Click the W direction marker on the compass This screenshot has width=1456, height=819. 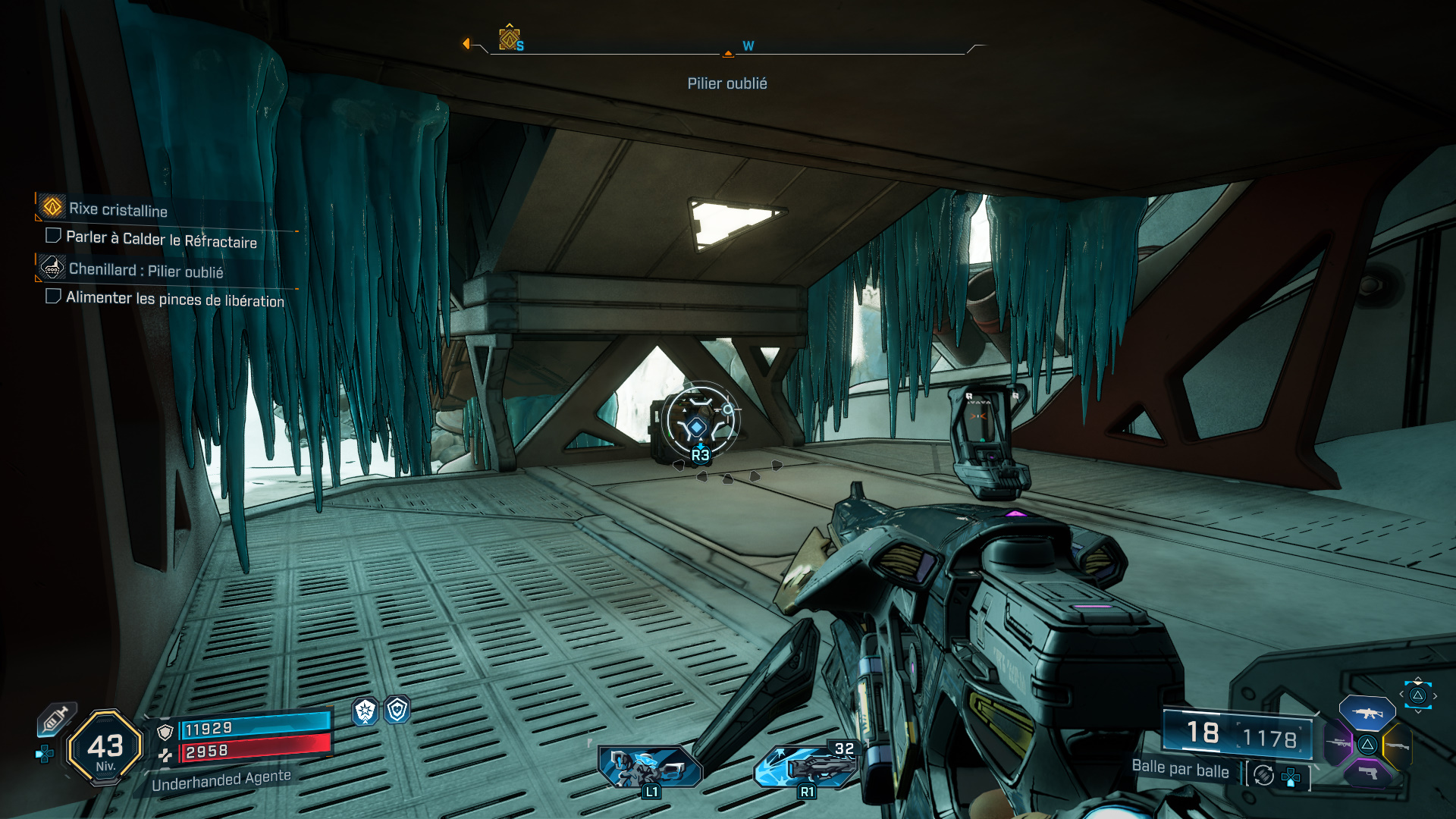tap(748, 45)
